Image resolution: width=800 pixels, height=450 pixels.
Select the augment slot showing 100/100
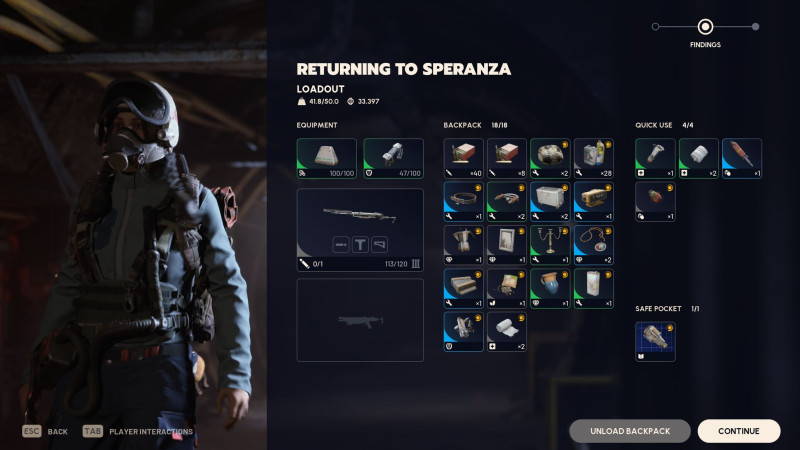coord(327,158)
